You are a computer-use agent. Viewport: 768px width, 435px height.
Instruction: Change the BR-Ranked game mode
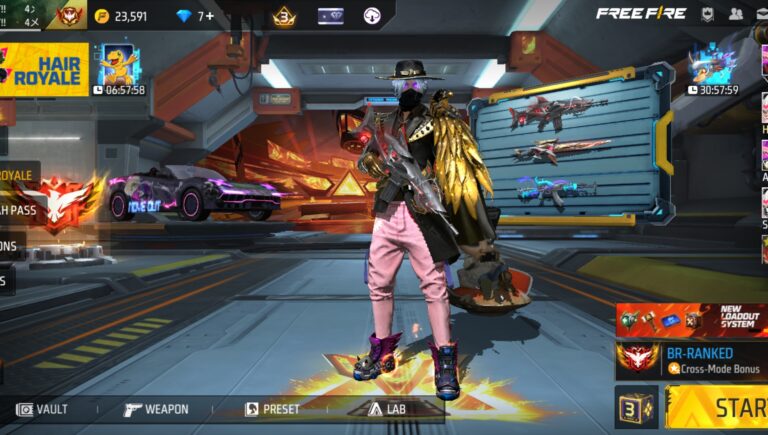pos(691,360)
